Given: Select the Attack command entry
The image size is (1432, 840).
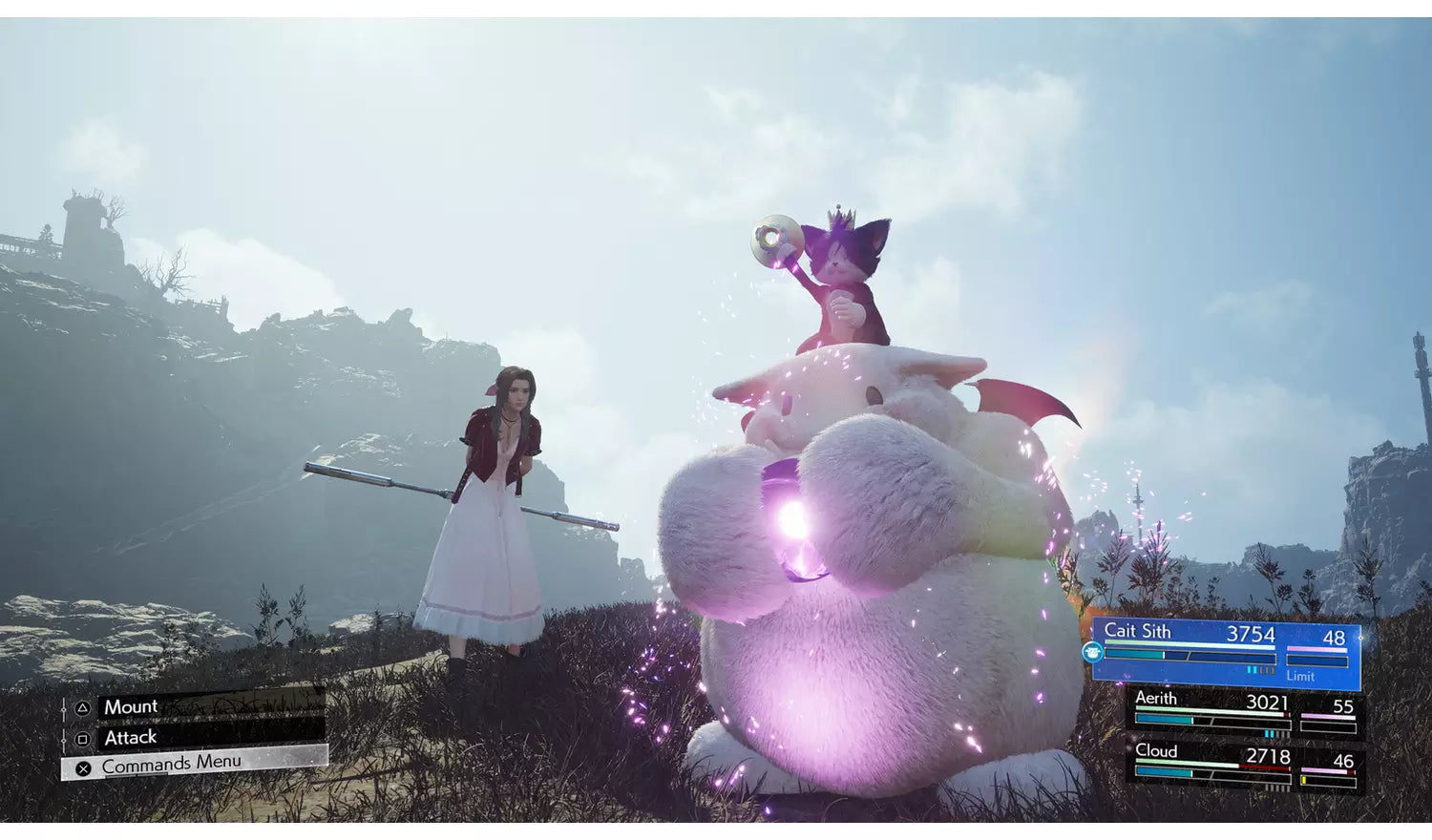Looking at the screenshot, I should 131,737.
